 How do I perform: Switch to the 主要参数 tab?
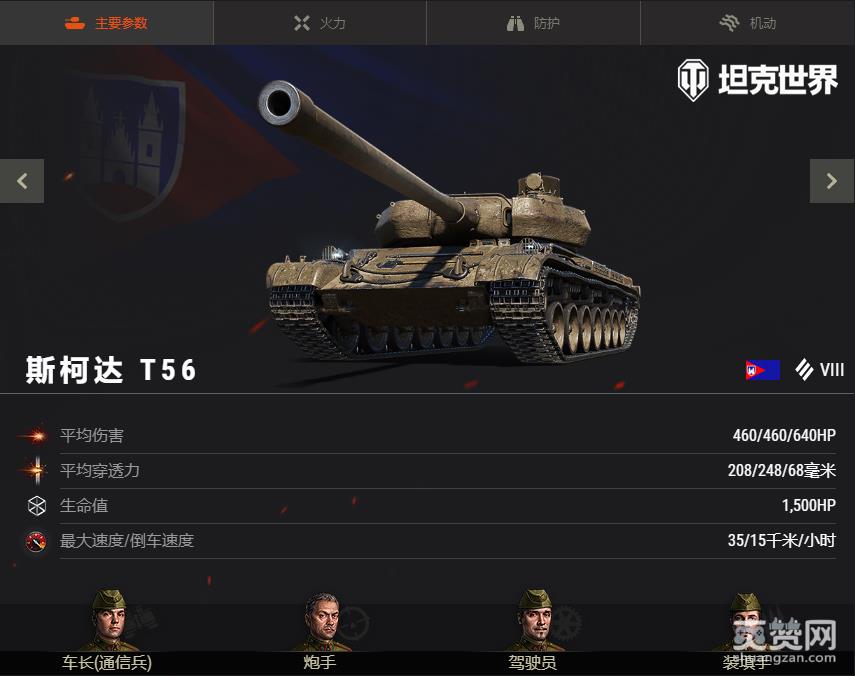[x=106, y=23]
